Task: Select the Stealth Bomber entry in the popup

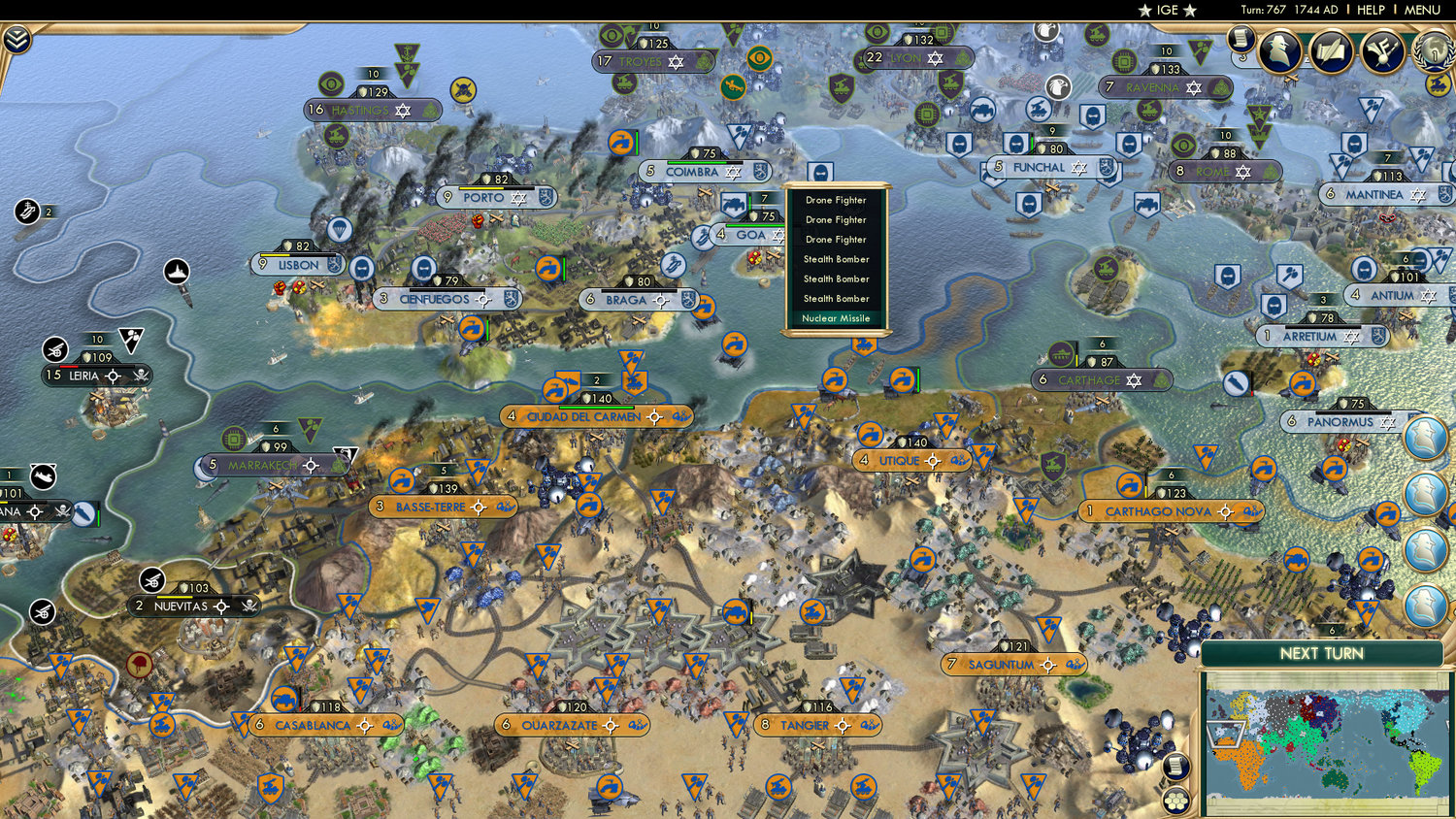Action: 835,259
